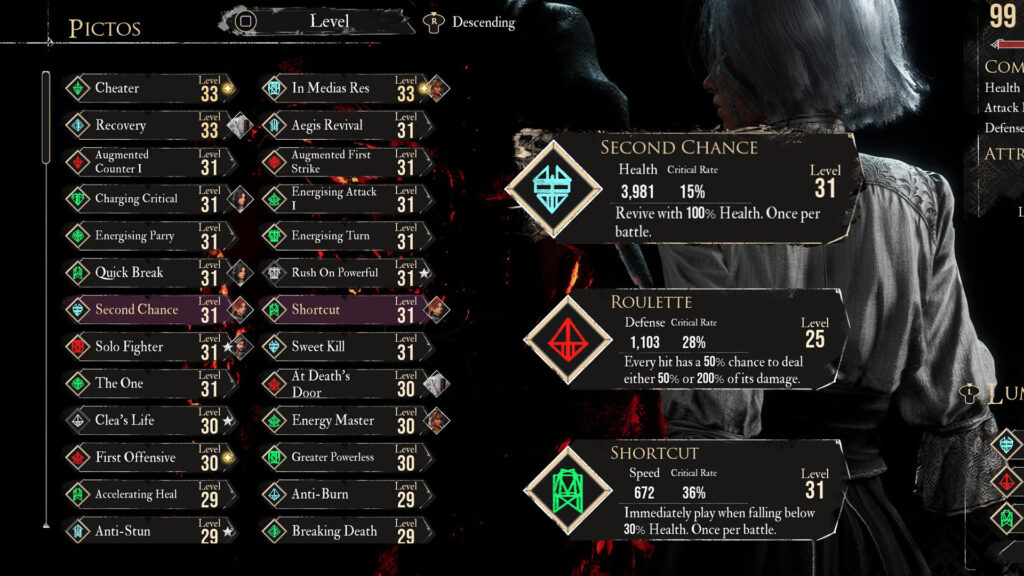
Task: Select the Breaking Death picto
Action: pyautogui.click(x=345, y=531)
